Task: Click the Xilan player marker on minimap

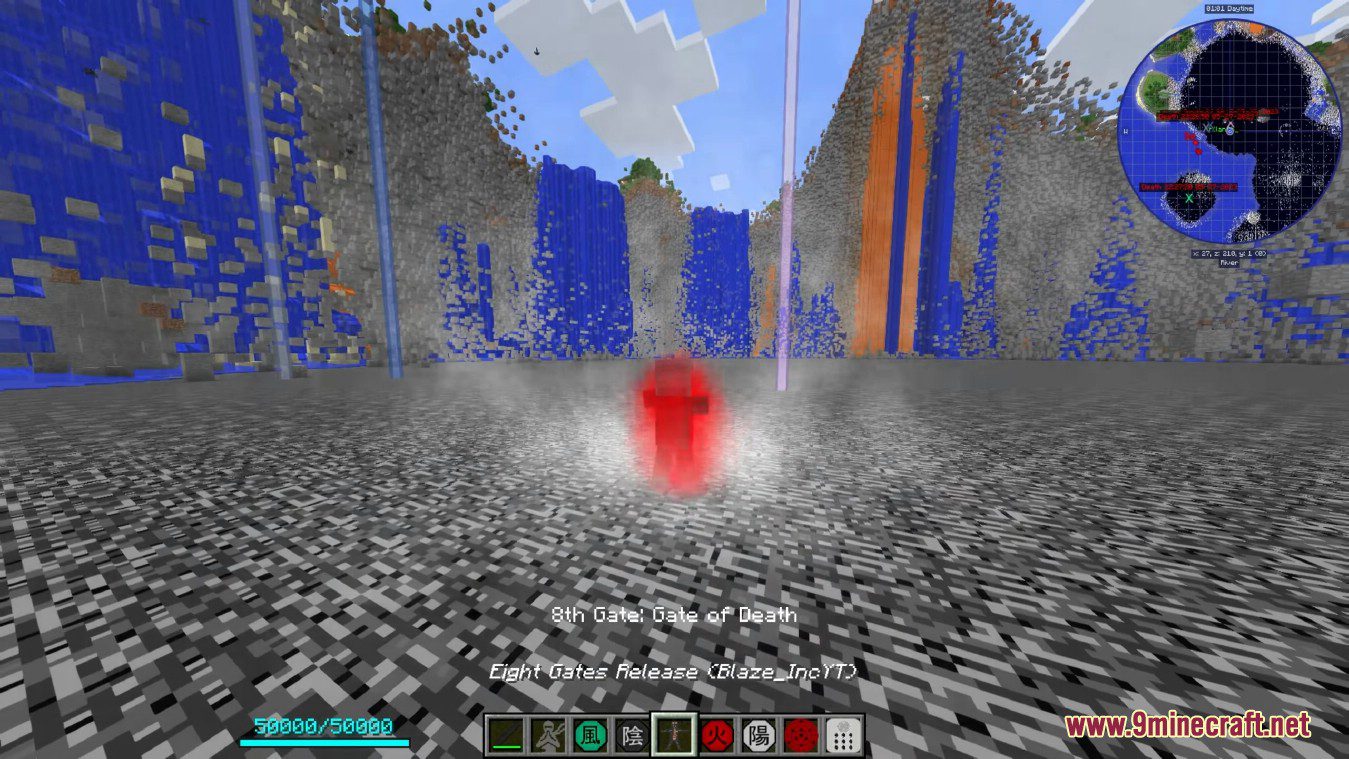Action: [x=1217, y=129]
